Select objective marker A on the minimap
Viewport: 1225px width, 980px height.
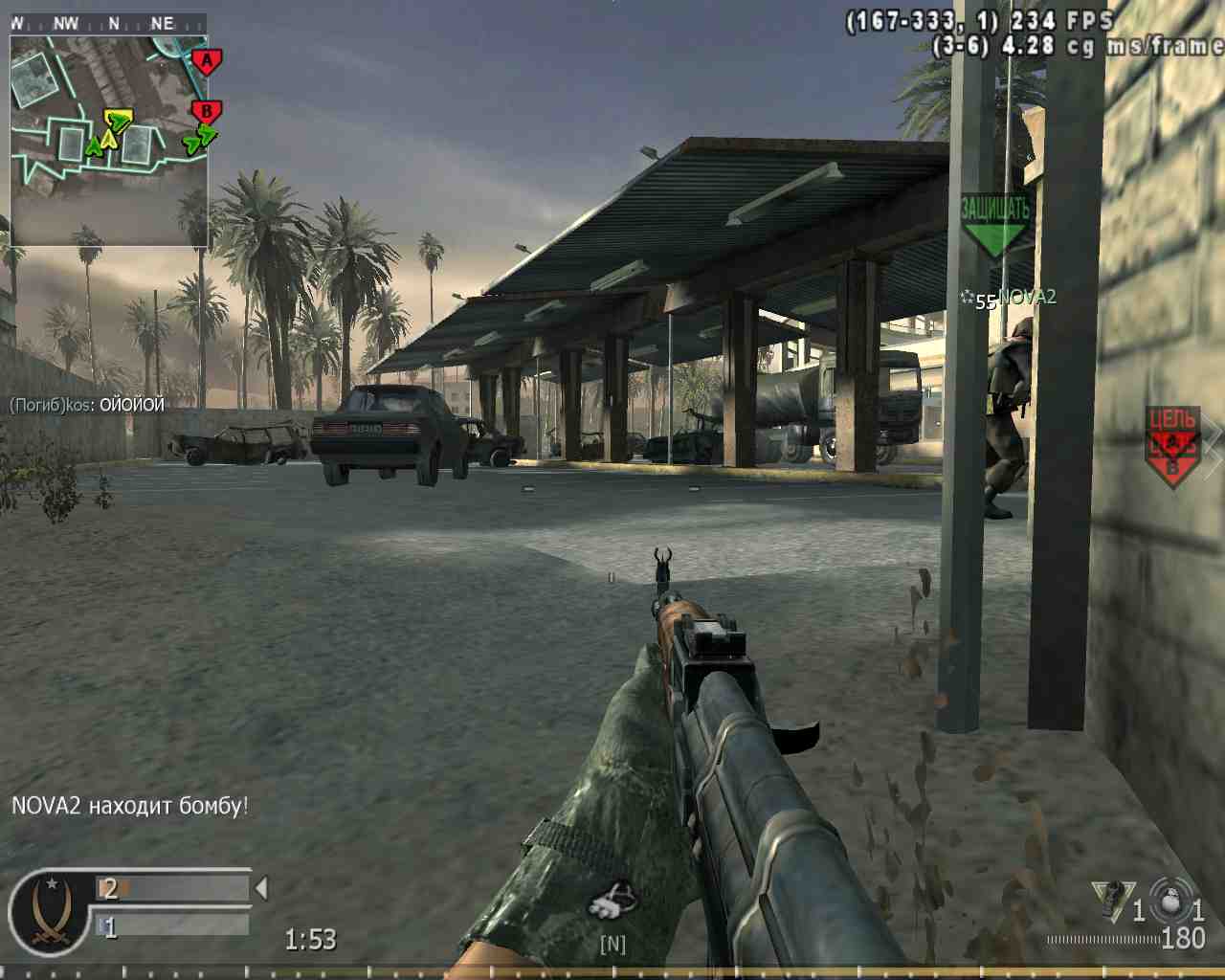coord(205,59)
